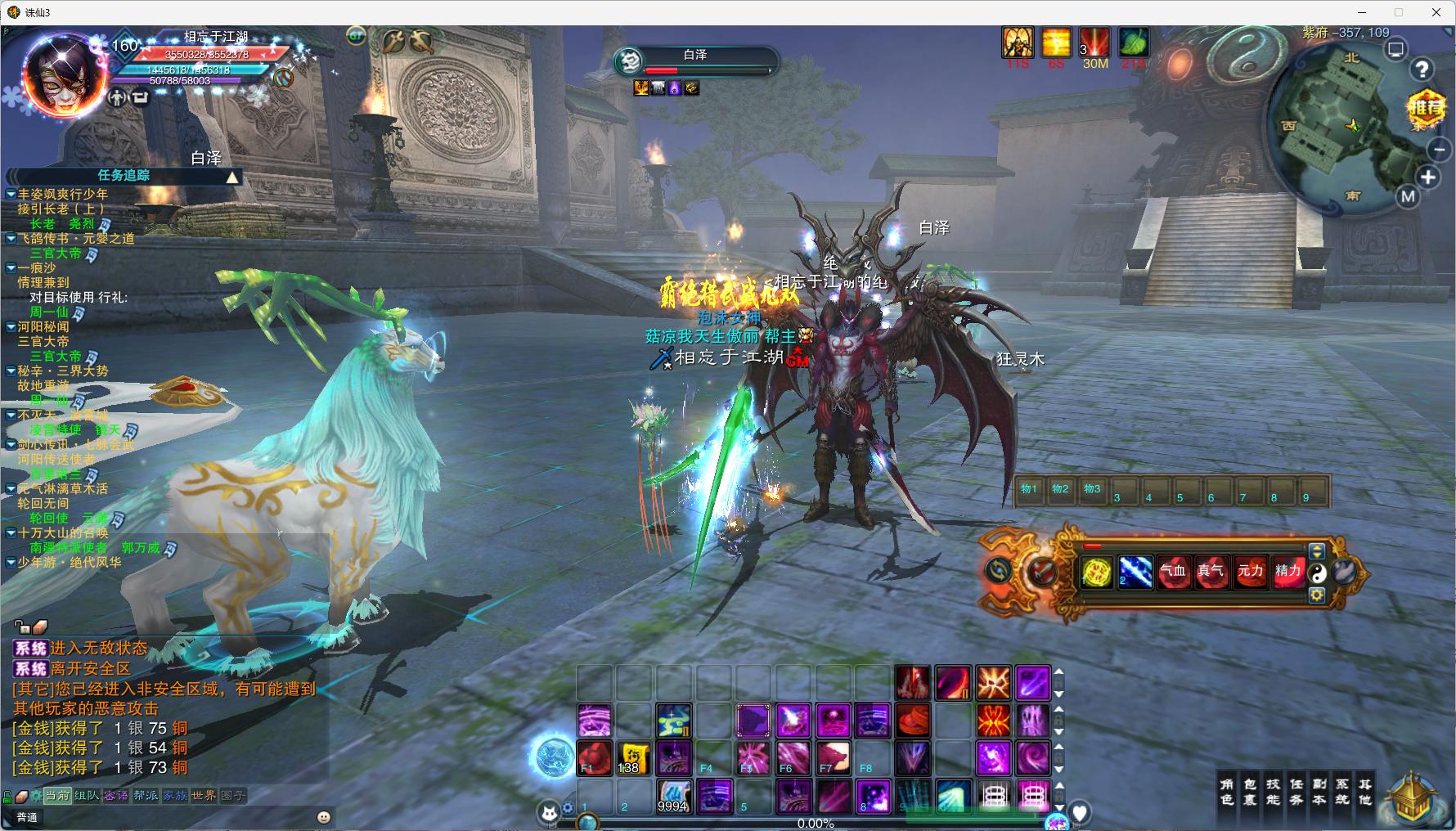The height and width of the screenshot is (831, 1456).
Task: Close the game window
Action: coord(1436,12)
